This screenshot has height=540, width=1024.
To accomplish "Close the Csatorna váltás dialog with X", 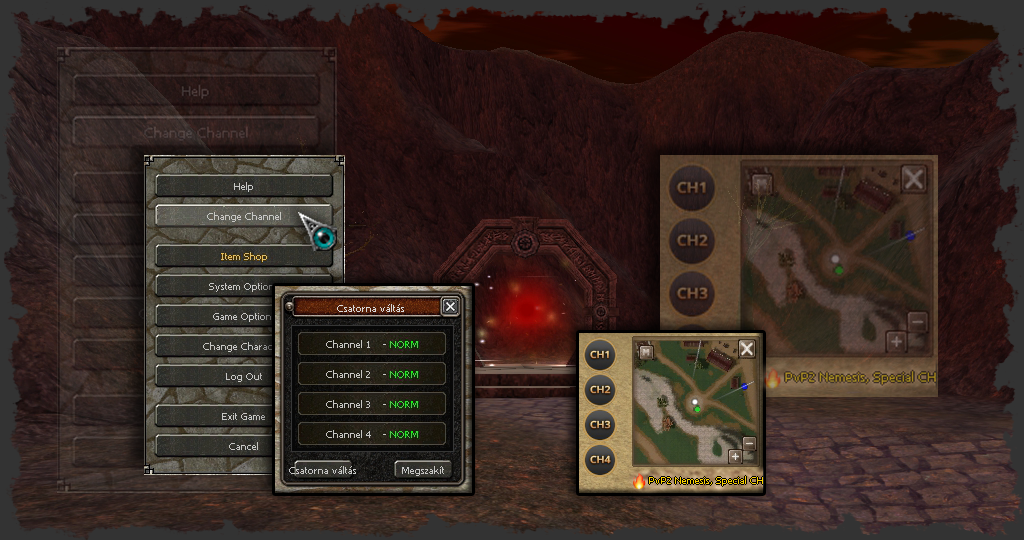I will click(450, 307).
